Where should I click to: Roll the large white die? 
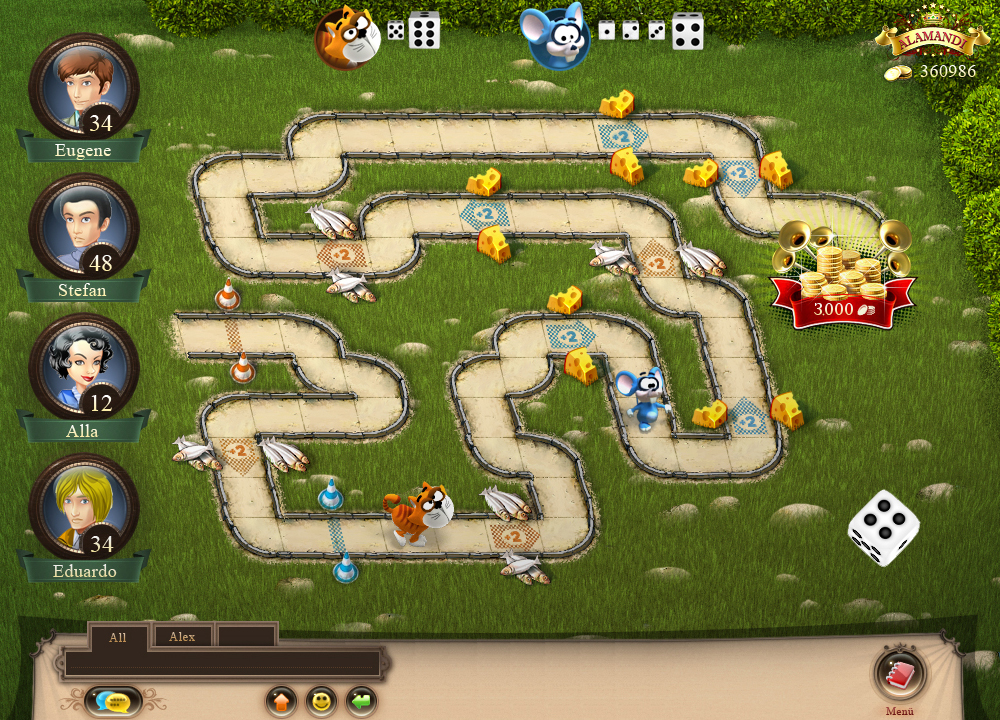point(883,526)
